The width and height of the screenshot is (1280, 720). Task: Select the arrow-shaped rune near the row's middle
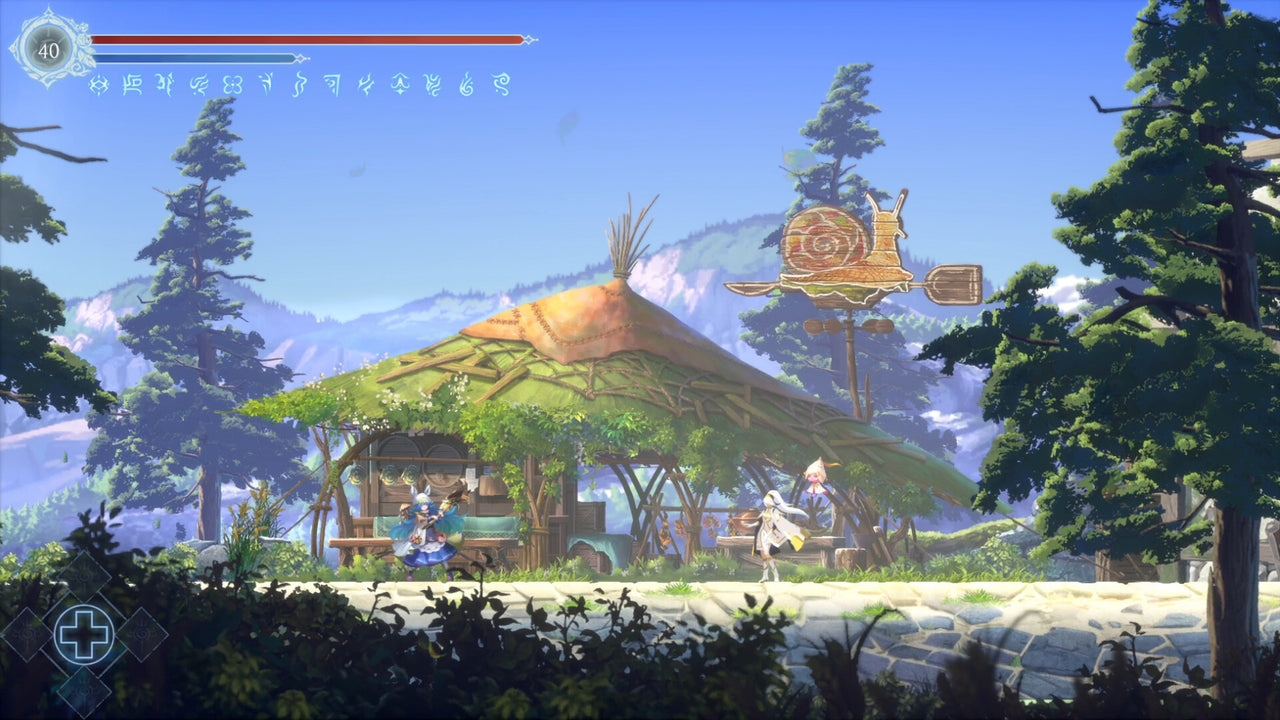267,84
